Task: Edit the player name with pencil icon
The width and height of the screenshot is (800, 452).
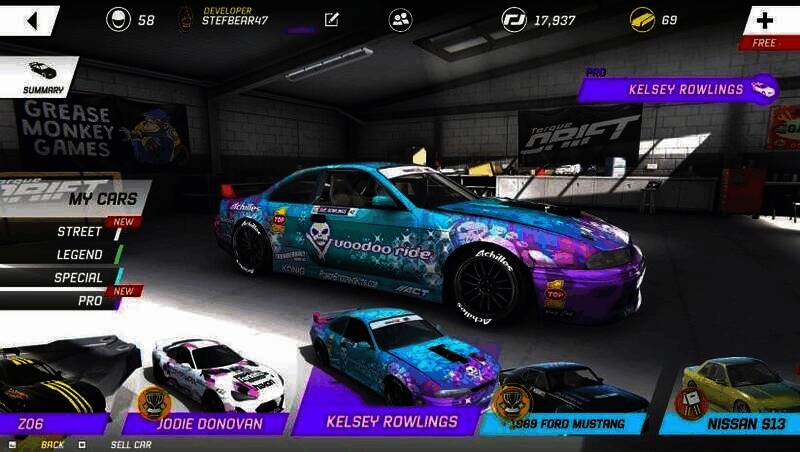Action: (332, 20)
